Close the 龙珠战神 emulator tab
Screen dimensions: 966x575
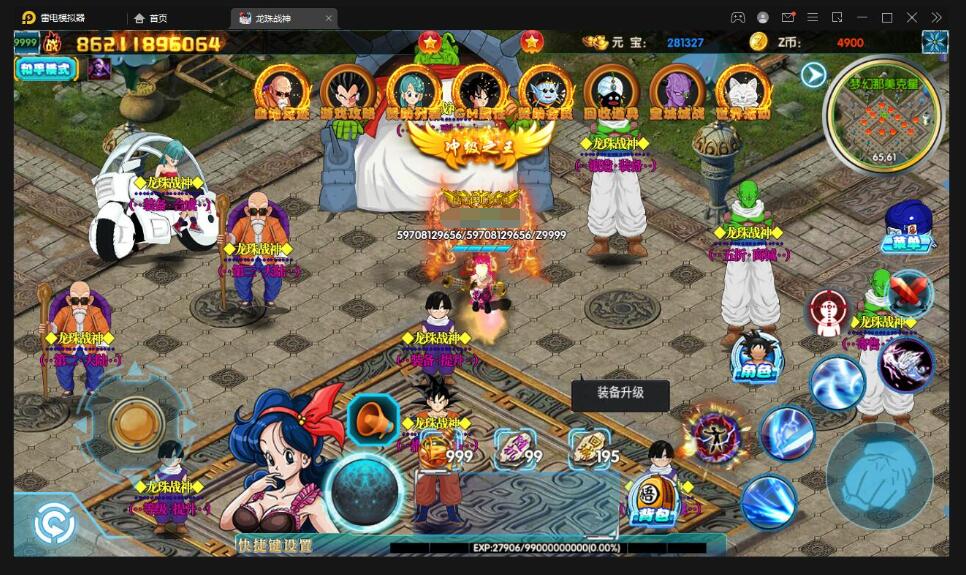click(328, 18)
